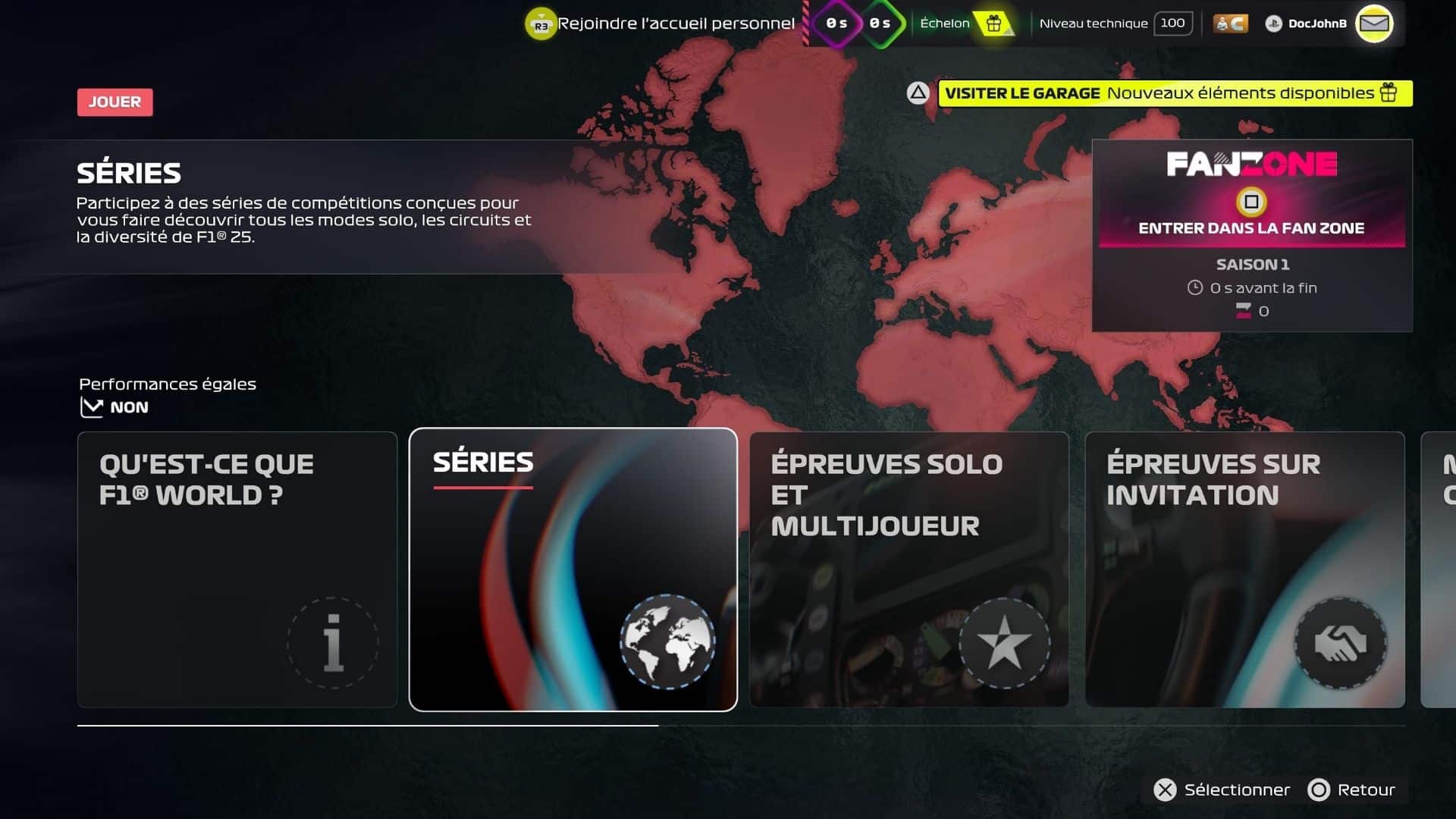Switch to the Jouer tab
Viewport: 1456px width, 819px height.
point(115,102)
